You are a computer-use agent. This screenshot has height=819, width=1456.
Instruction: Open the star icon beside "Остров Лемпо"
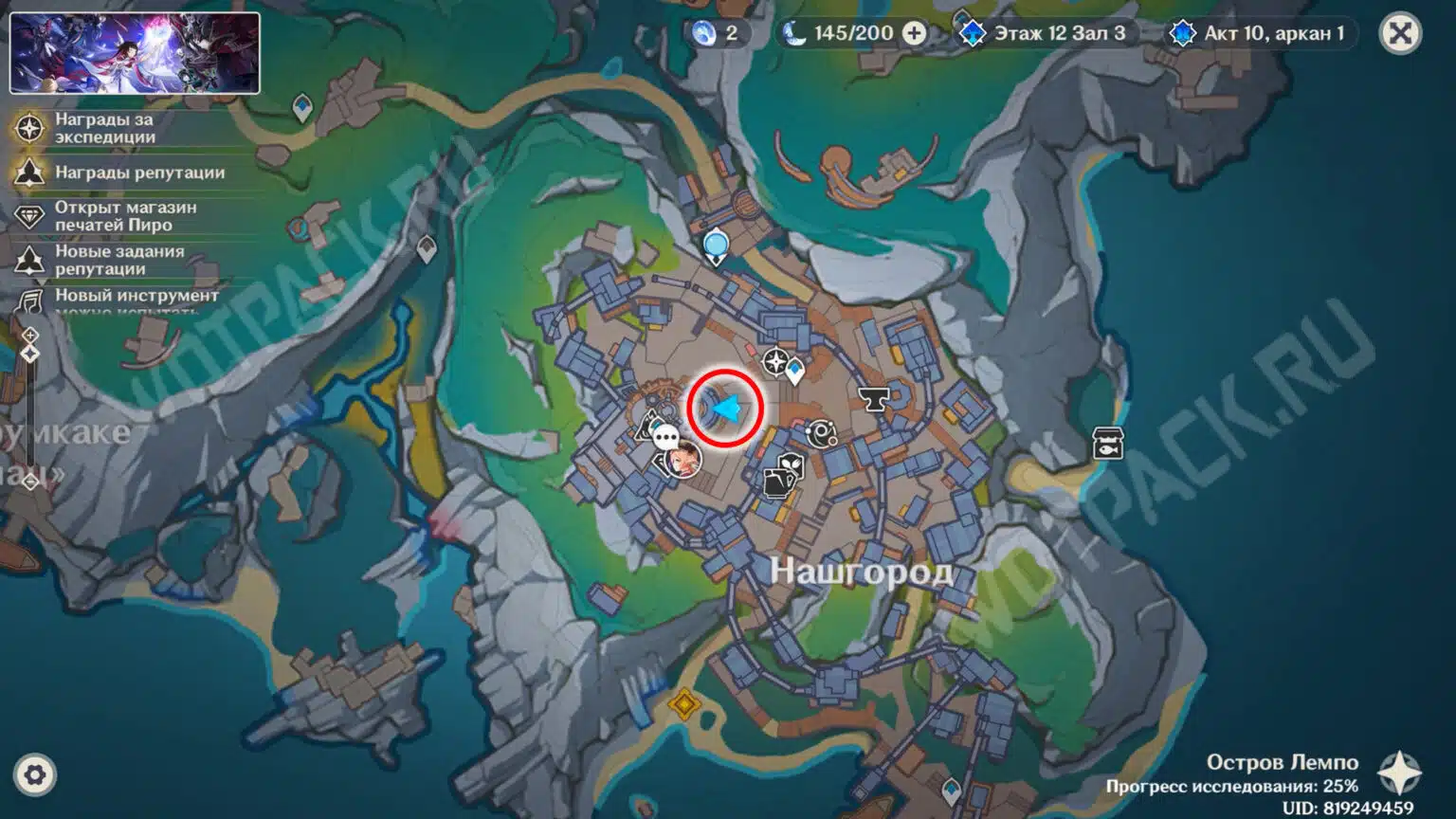(x=1399, y=773)
